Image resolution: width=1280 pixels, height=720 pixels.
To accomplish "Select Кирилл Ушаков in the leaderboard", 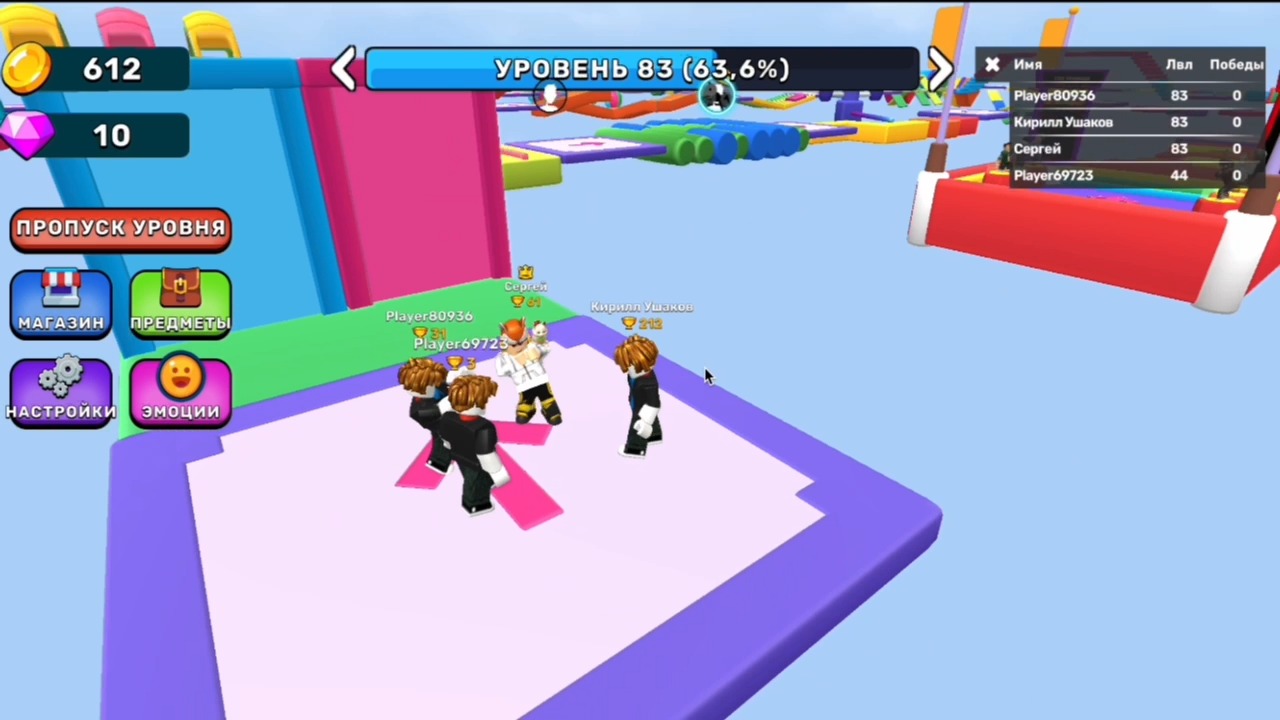I will (1063, 121).
